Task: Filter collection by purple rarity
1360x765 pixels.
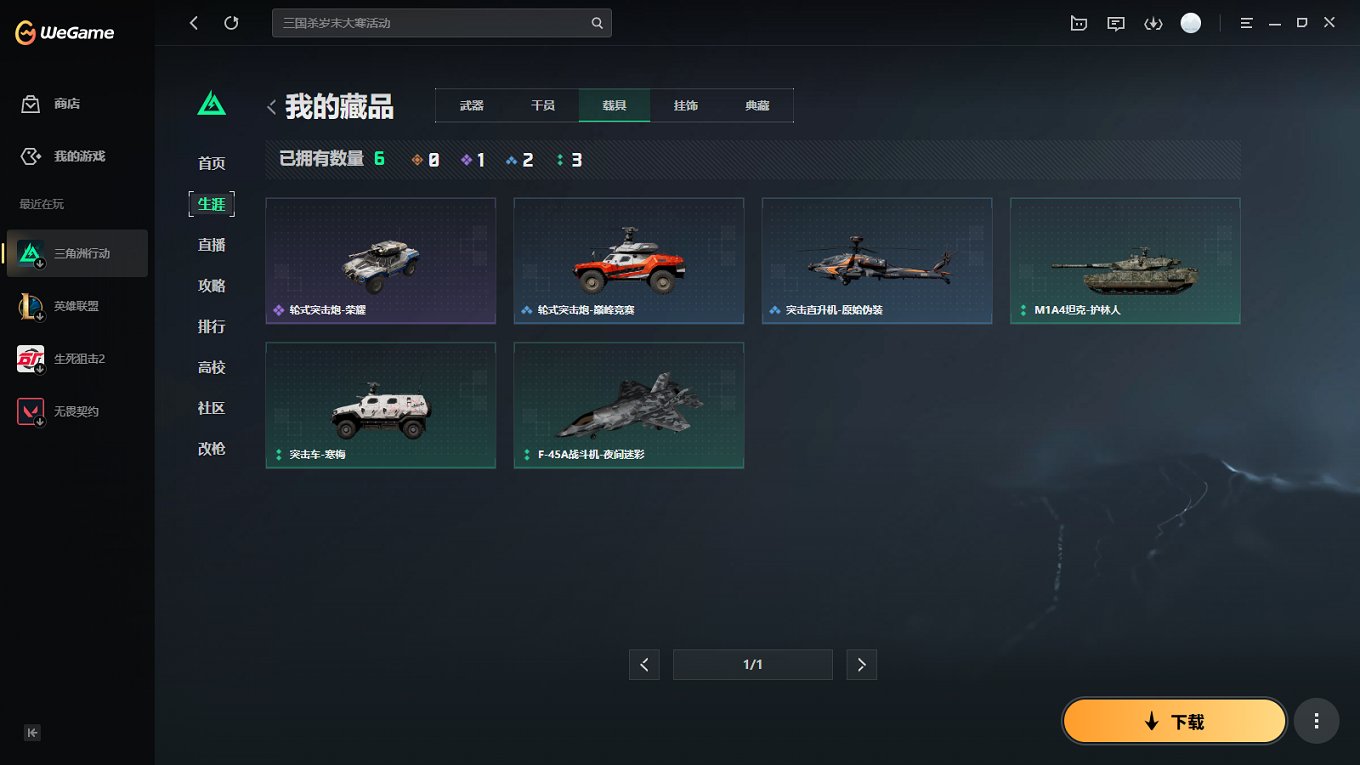Action: [x=471, y=158]
